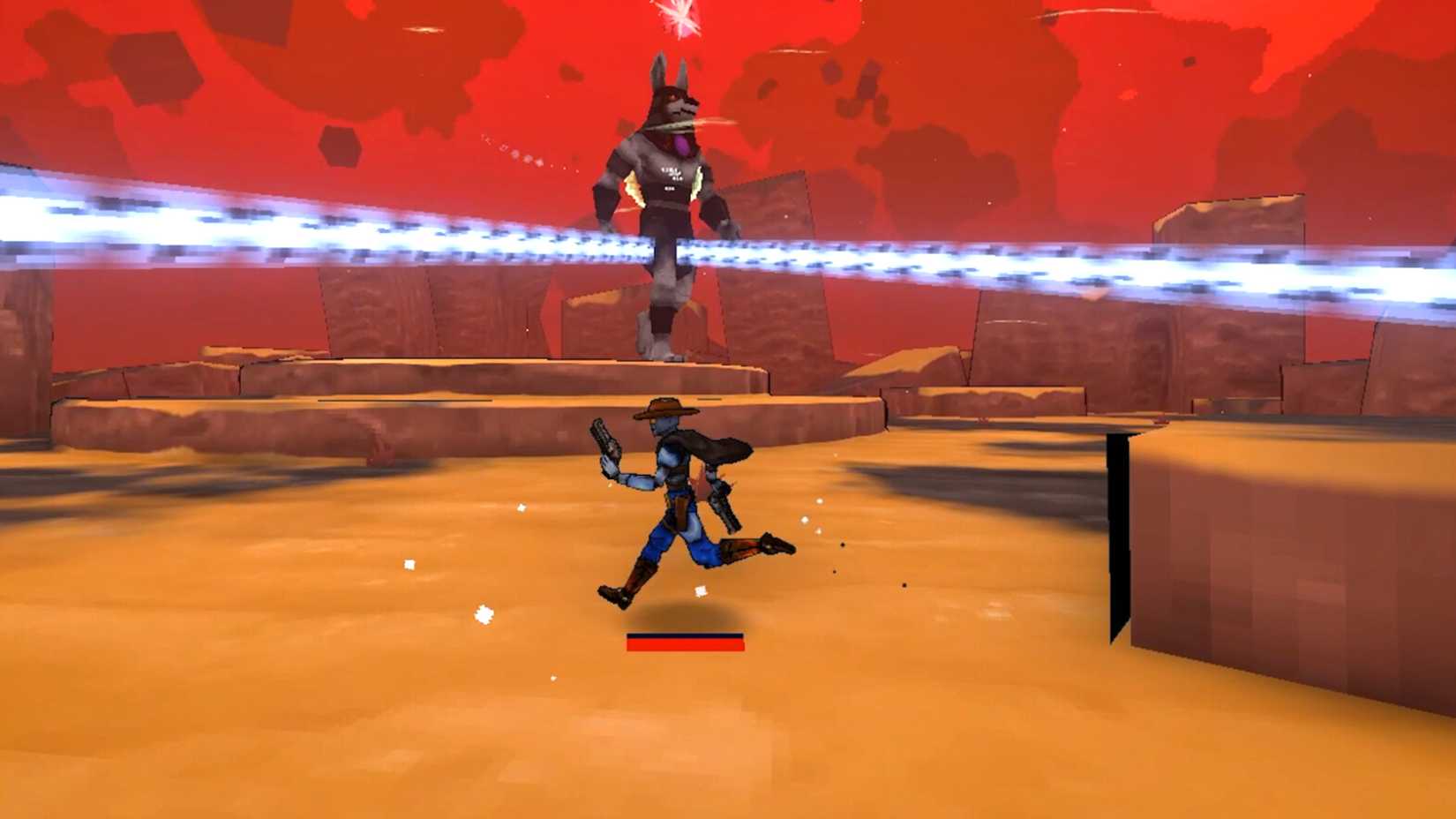1456x819 pixels.
Task: Click the red health bar below the cowboy
Action: coord(687,646)
